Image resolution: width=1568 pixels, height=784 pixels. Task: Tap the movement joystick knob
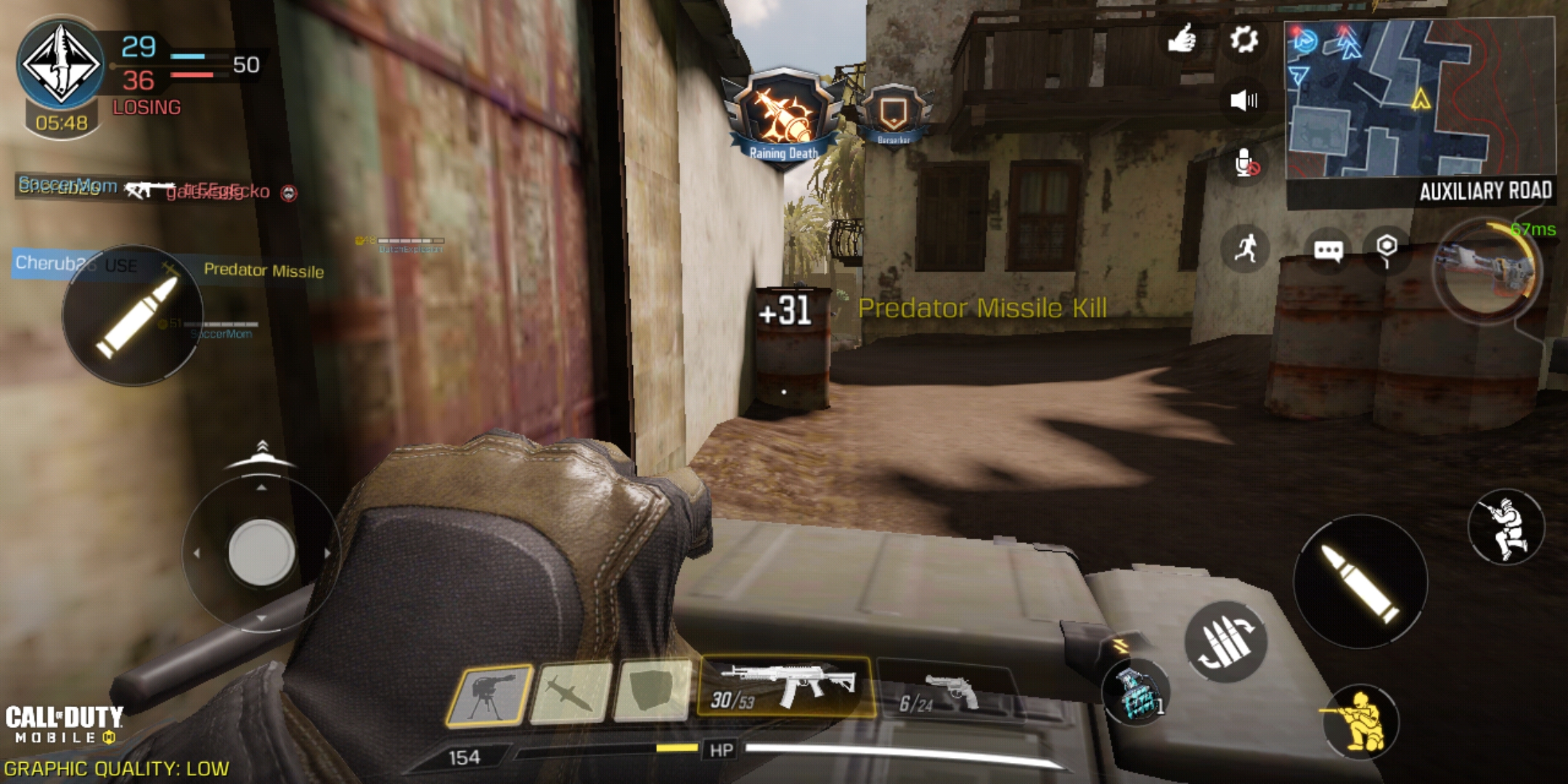click(261, 552)
